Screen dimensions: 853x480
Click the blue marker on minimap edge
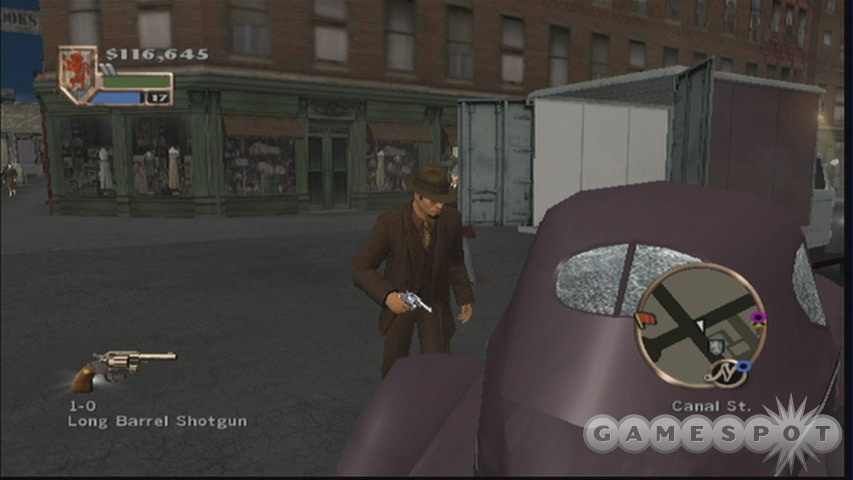tap(743, 367)
